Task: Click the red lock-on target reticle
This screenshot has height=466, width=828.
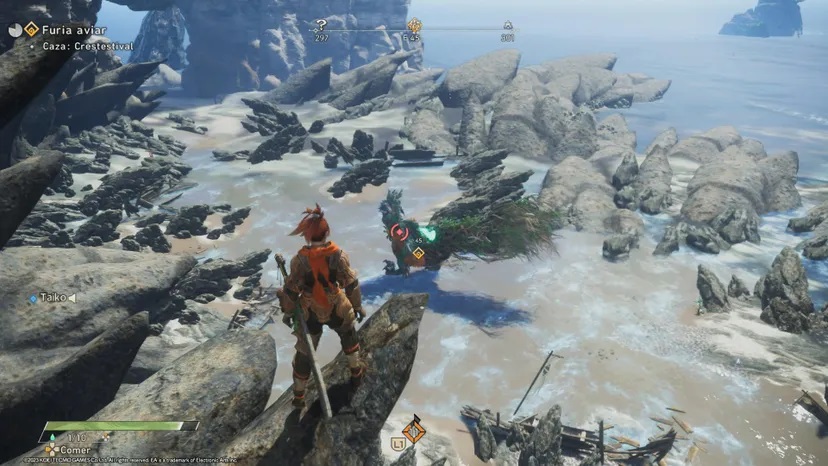Action: point(399,233)
